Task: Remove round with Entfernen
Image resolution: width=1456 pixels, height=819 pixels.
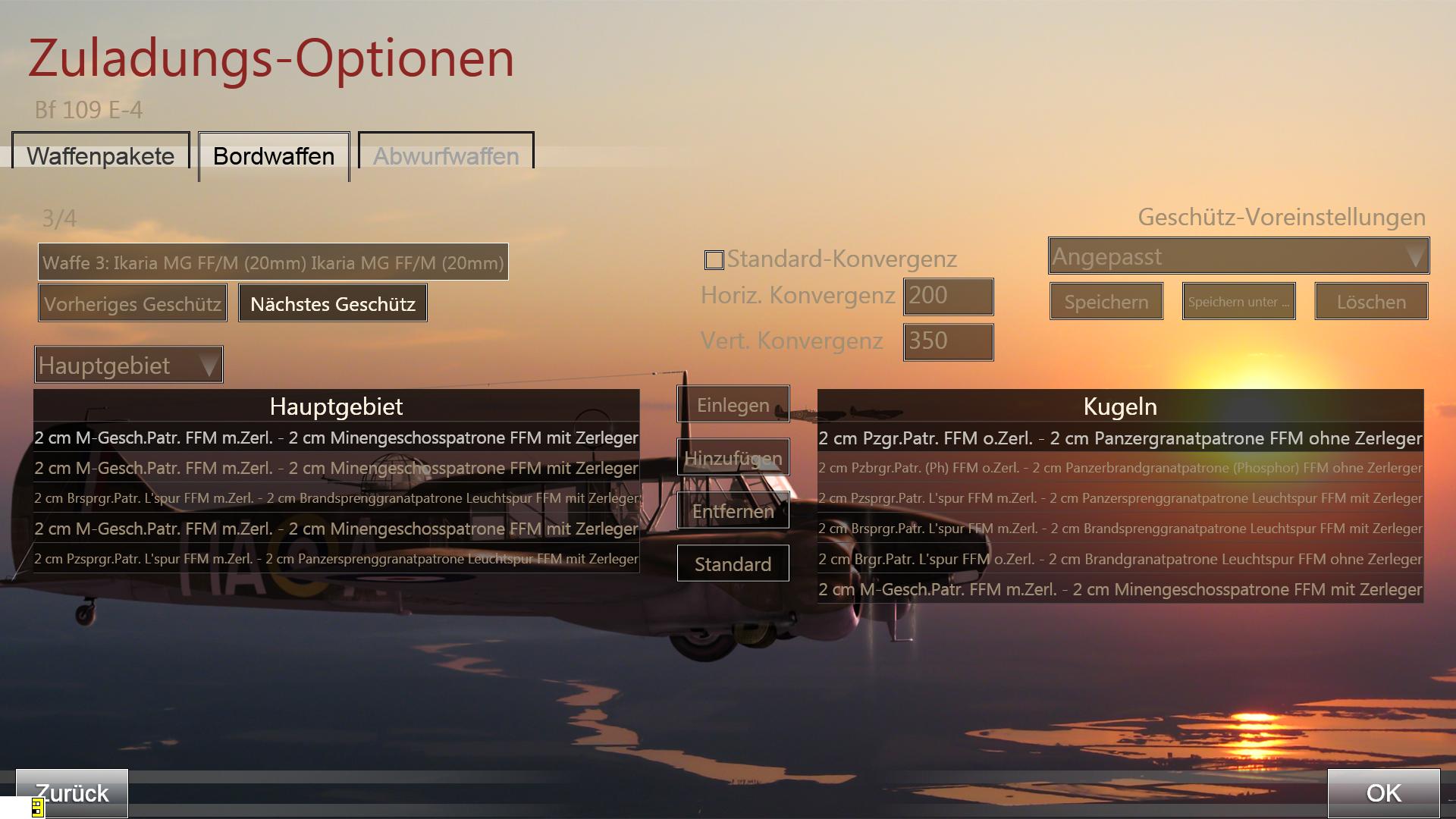Action: (x=733, y=511)
